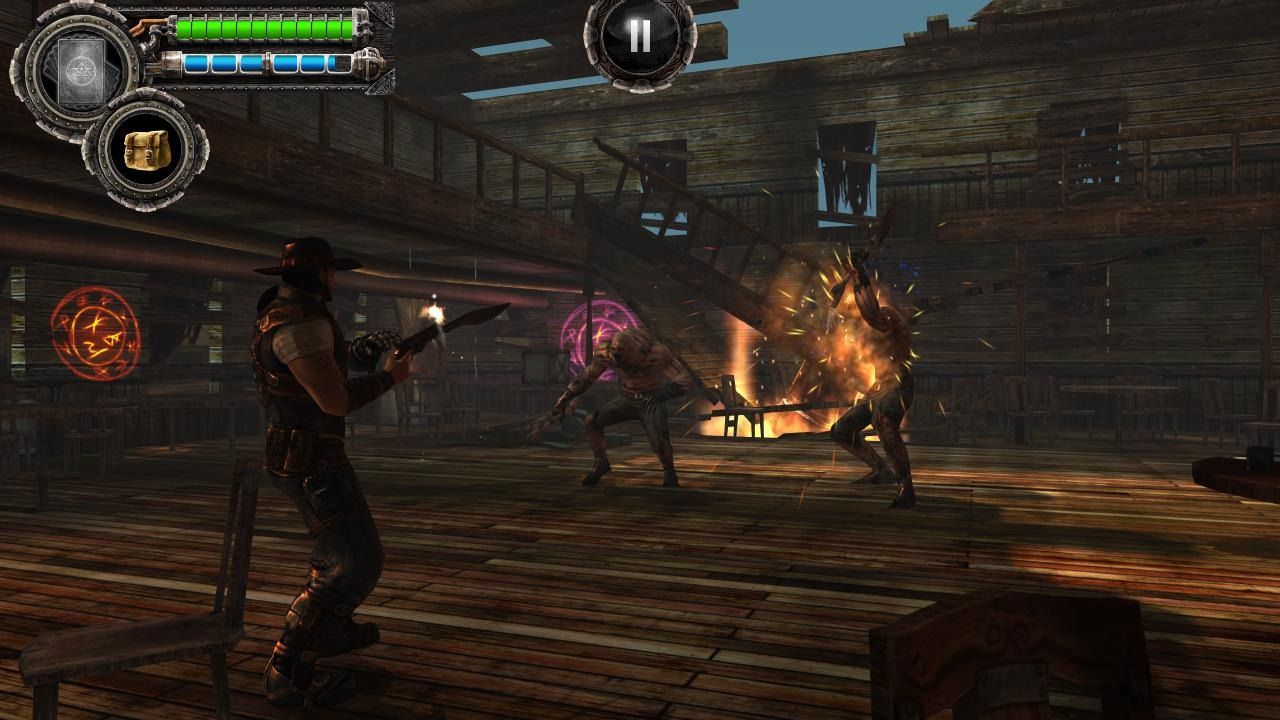Click the green health bar
This screenshot has height=720, width=1280.
(x=260, y=28)
